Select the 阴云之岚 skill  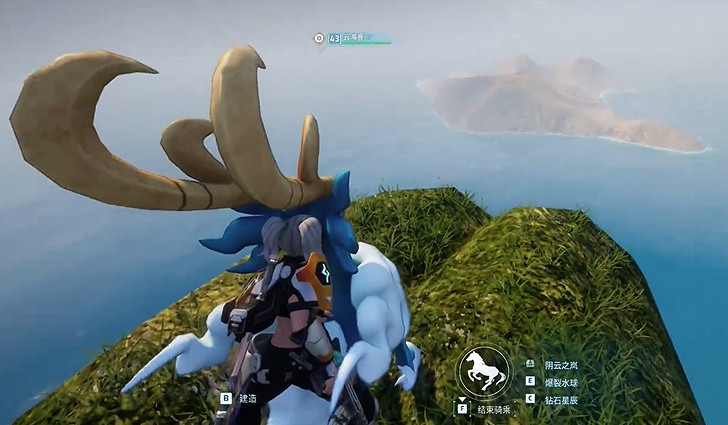point(556,365)
